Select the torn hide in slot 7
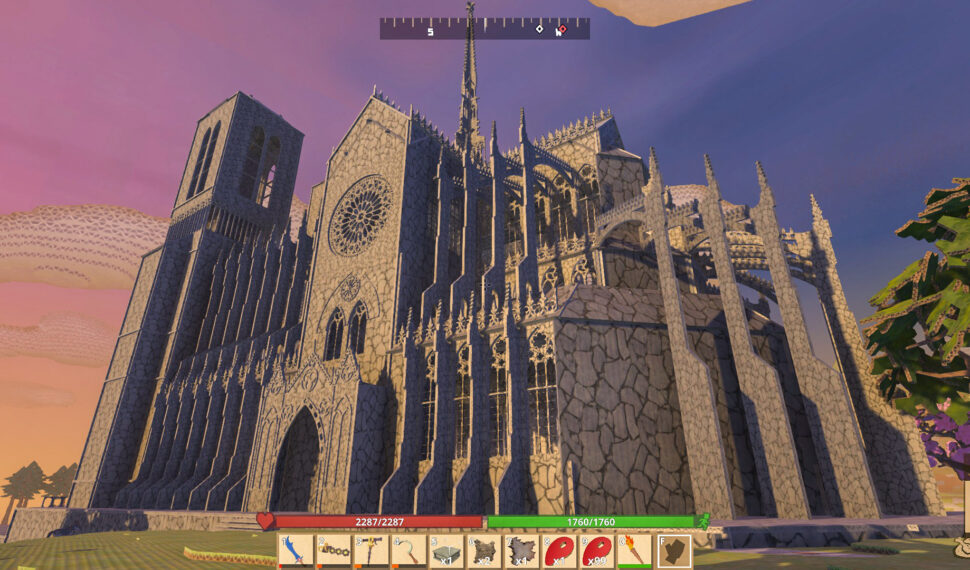The image size is (970, 570). point(522,551)
